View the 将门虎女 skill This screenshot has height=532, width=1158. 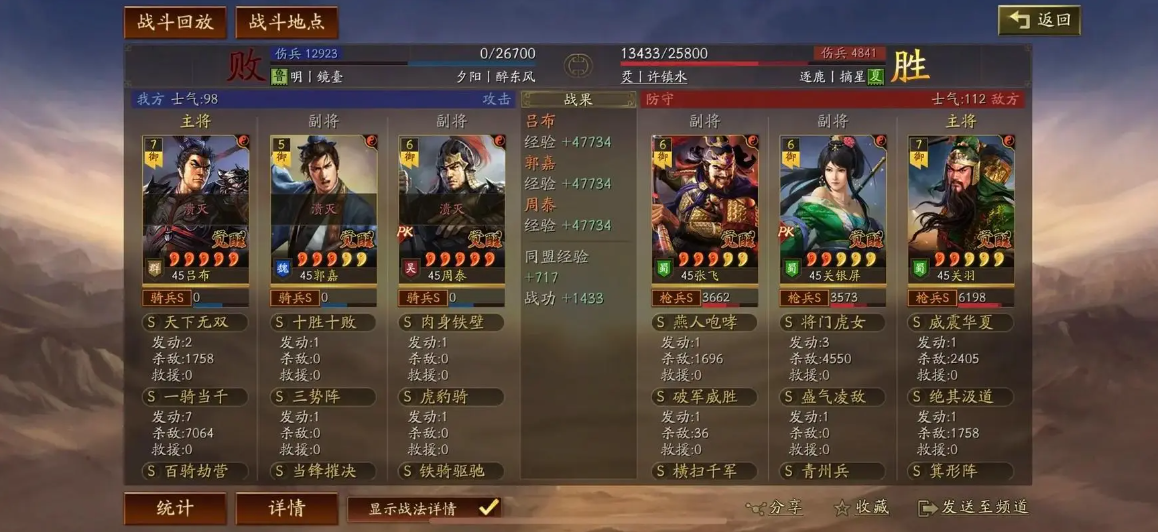833,323
